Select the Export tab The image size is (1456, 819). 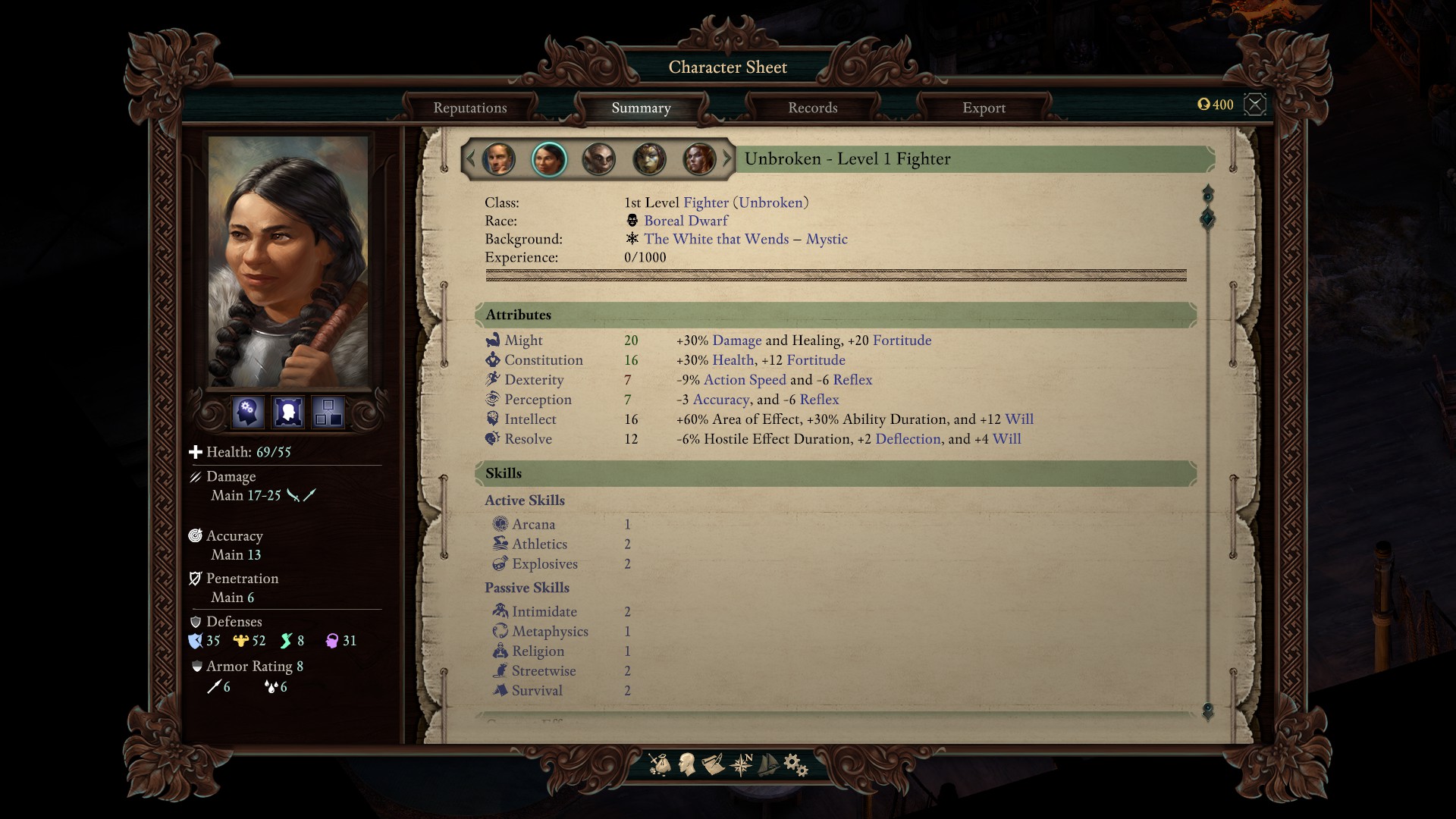coord(984,108)
